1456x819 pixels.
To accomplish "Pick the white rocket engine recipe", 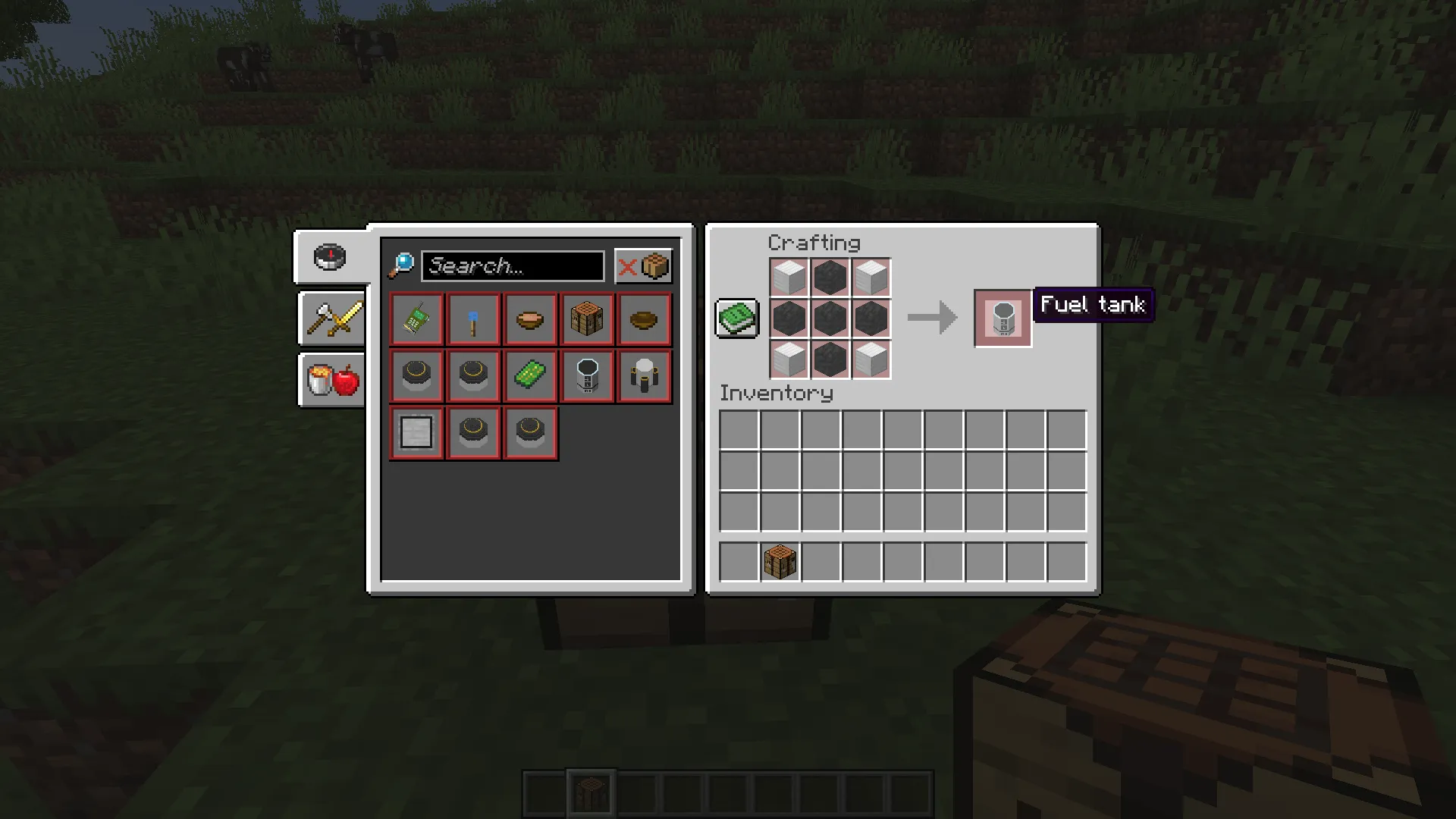I will [x=644, y=376].
